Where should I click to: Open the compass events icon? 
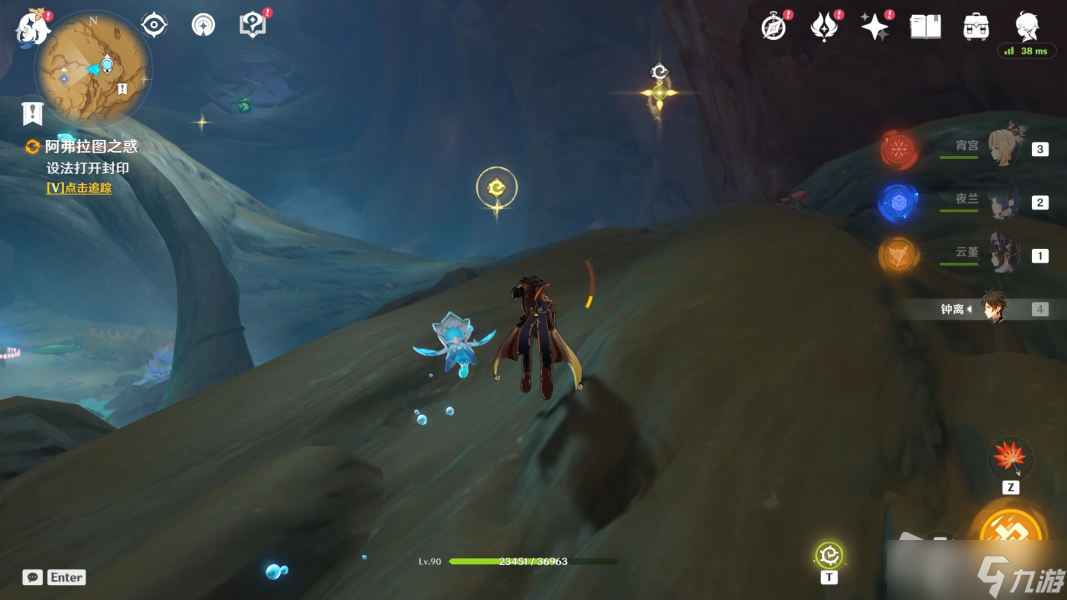774,27
